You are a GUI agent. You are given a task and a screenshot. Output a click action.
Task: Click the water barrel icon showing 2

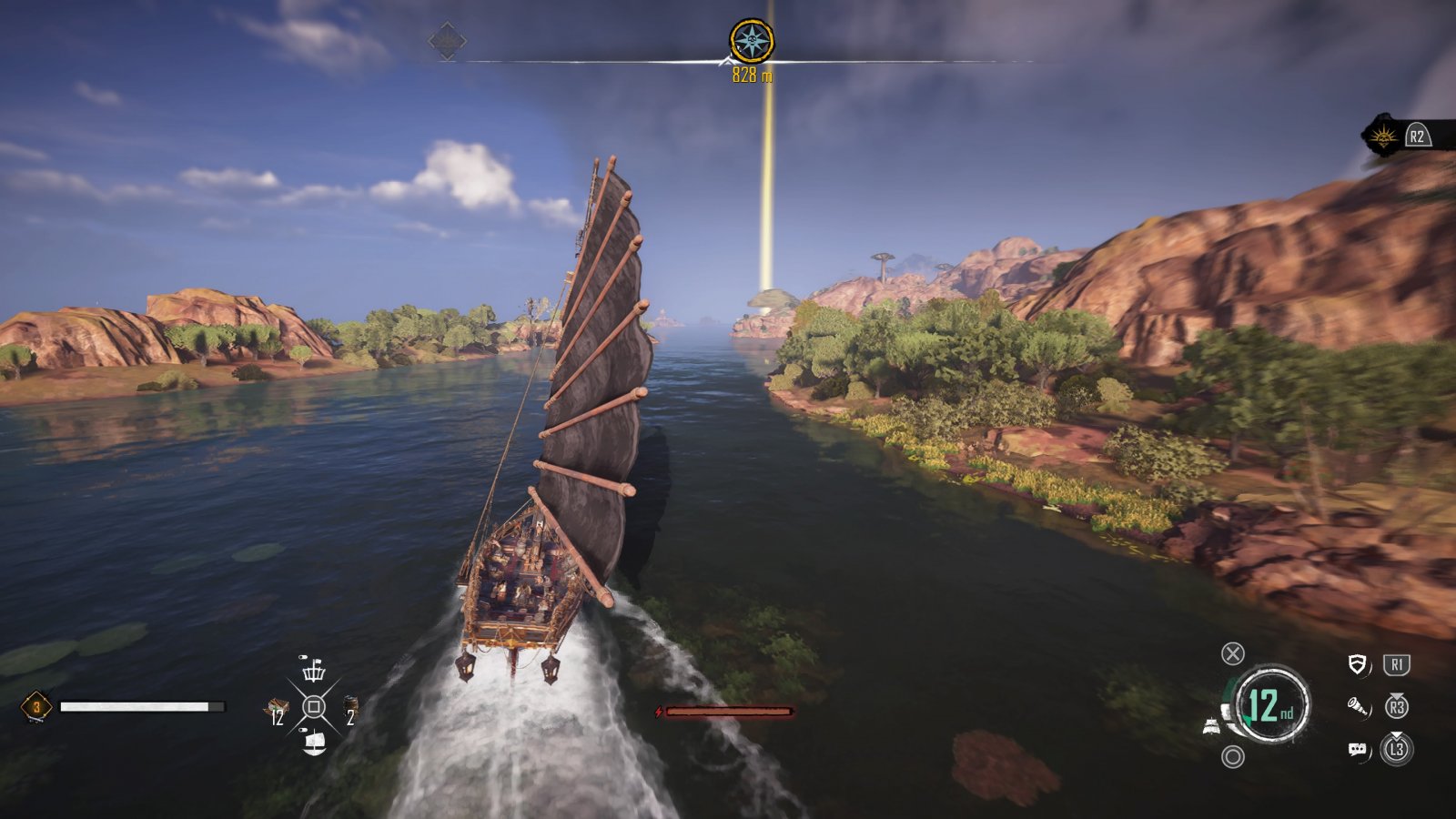[x=351, y=704]
